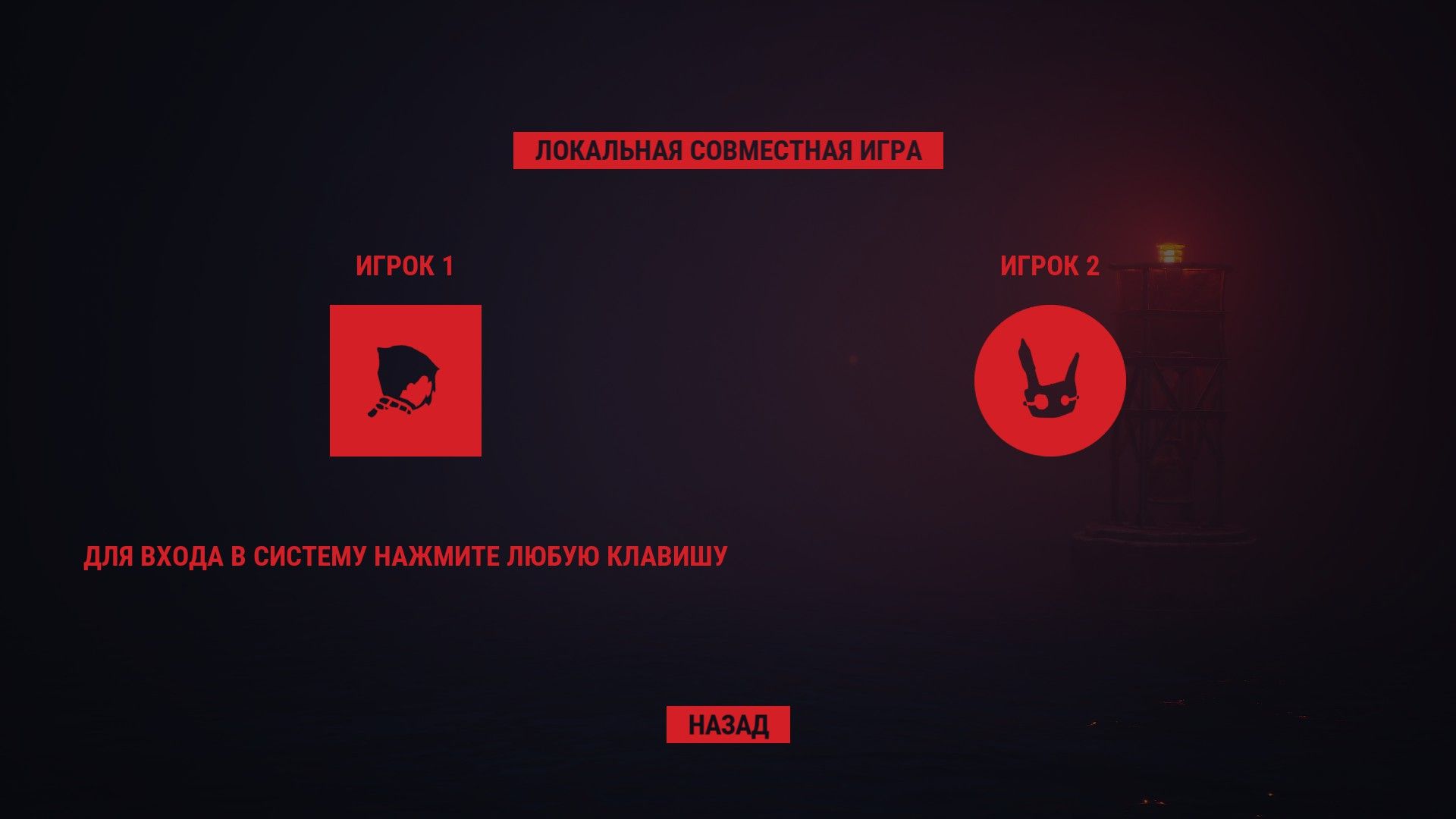Click the rabbit mask avatar for Player 2
This screenshot has height=819, width=1456.
[1050, 380]
